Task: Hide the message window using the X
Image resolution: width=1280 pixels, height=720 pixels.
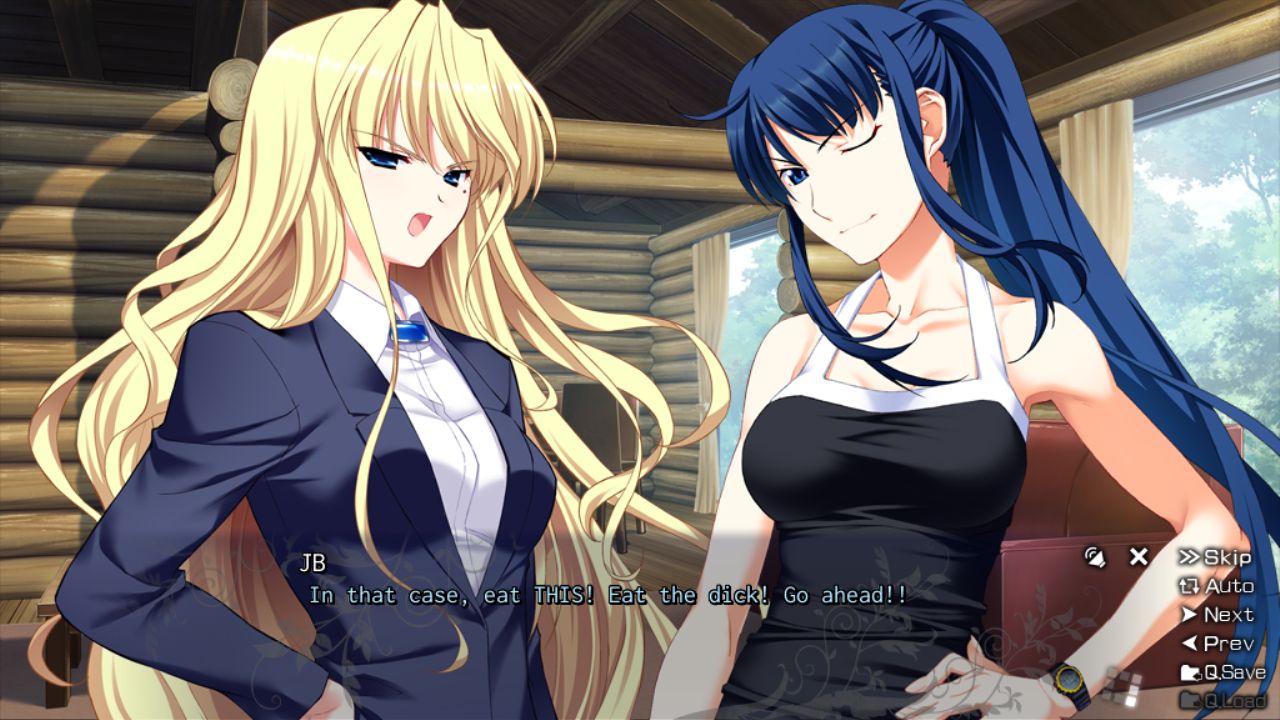Action: click(x=1138, y=557)
